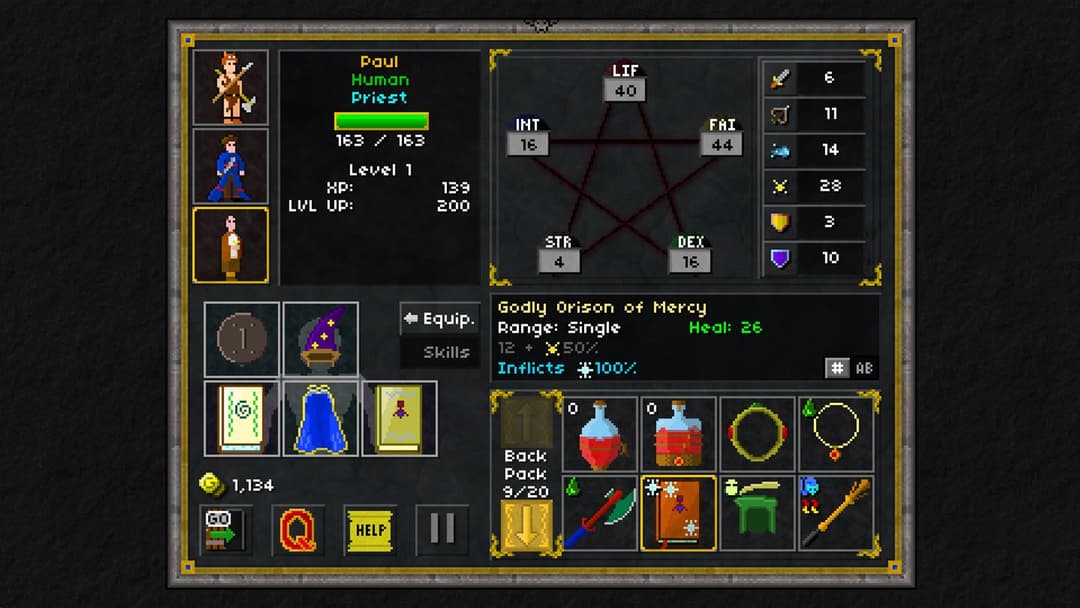Image resolution: width=1080 pixels, height=608 pixels.
Task: Select the barbarian party member portrait
Action: 230,86
